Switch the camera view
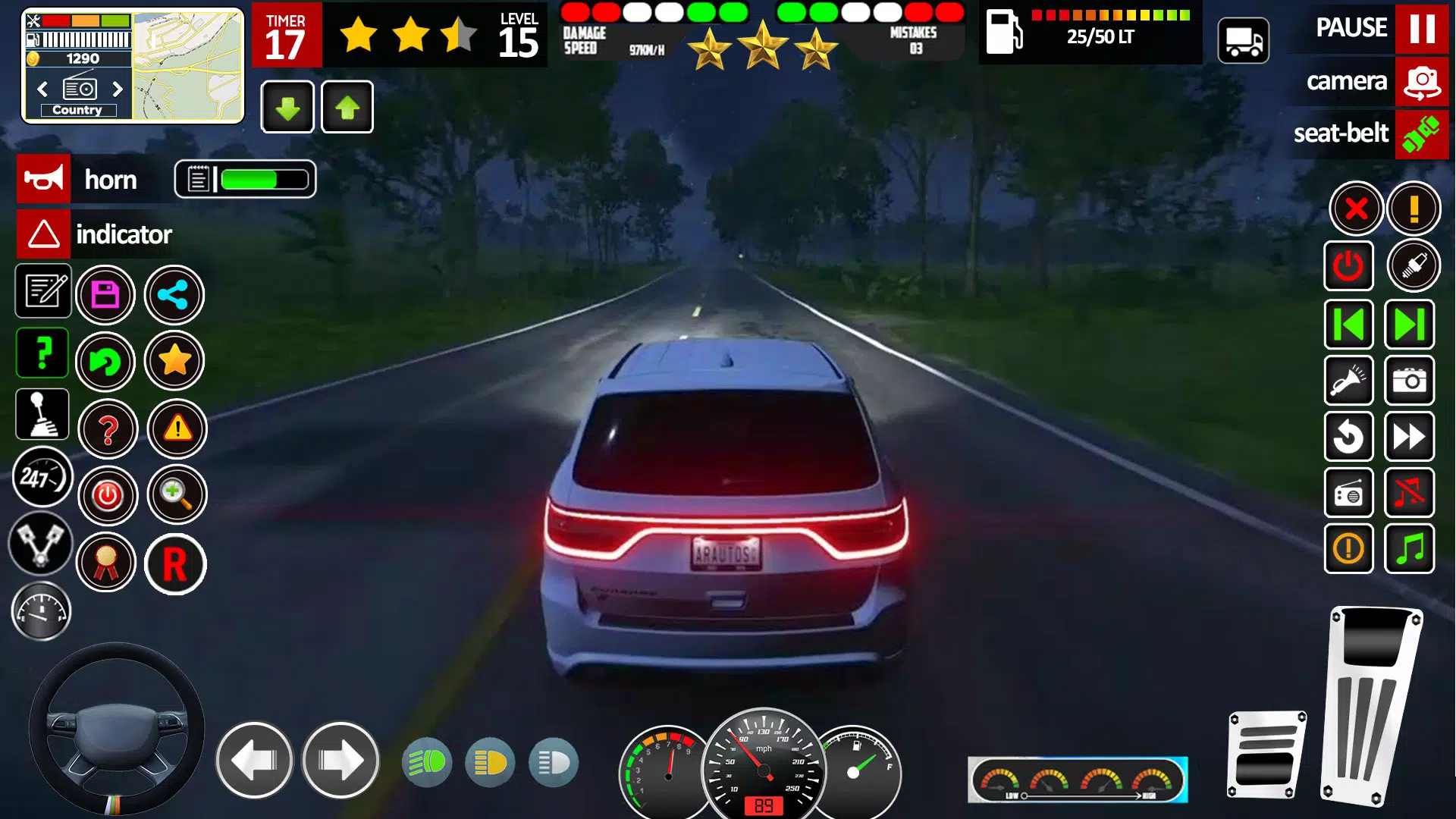1456x819 pixels. click(1421, 82)
